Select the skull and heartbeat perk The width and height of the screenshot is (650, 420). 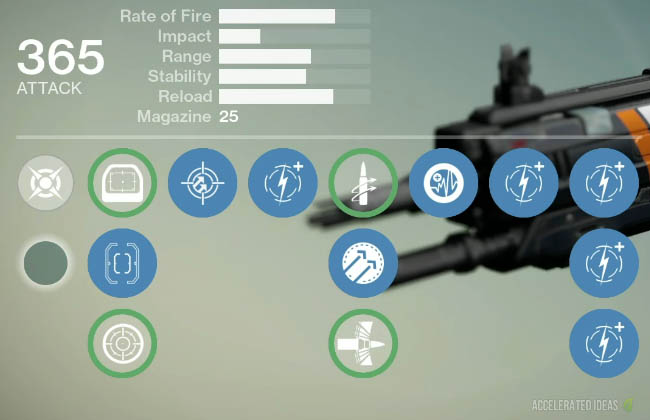[443, 184]
